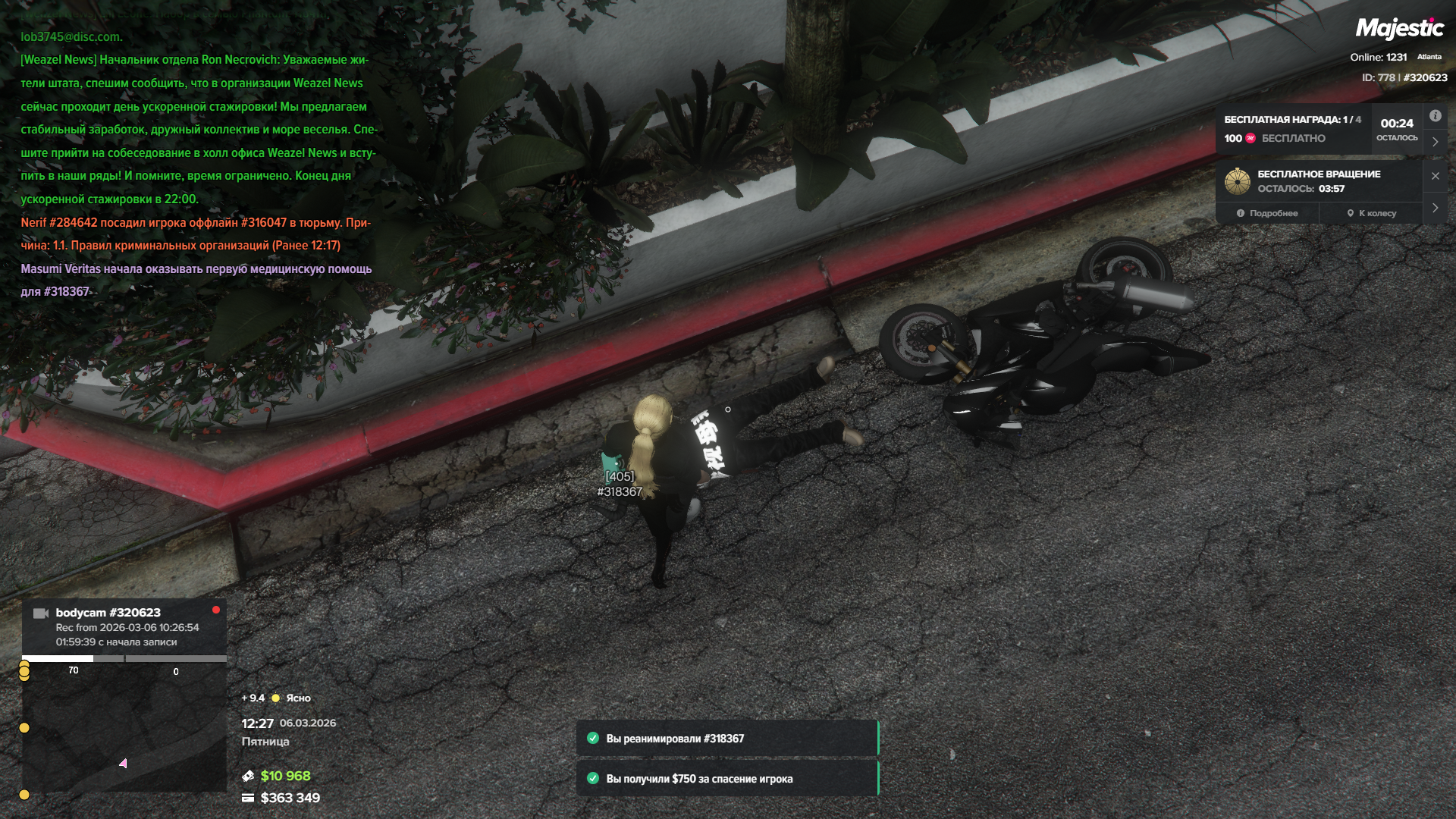
Task: Select the golden fortune wheel icon
Action: tap(1238, 181)
